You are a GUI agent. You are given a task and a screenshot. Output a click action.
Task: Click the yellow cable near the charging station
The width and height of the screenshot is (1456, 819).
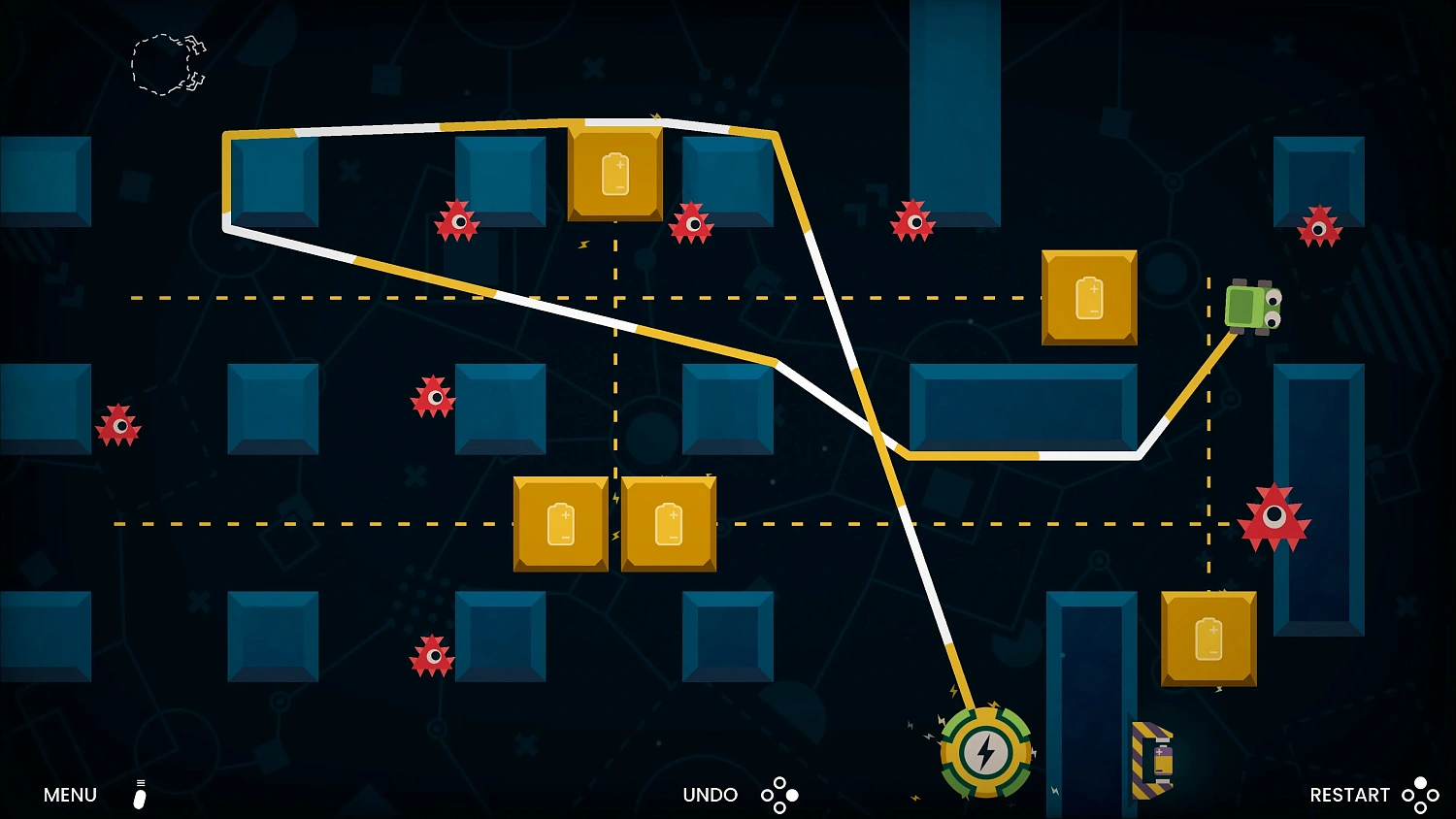click(x=961, y=689)
